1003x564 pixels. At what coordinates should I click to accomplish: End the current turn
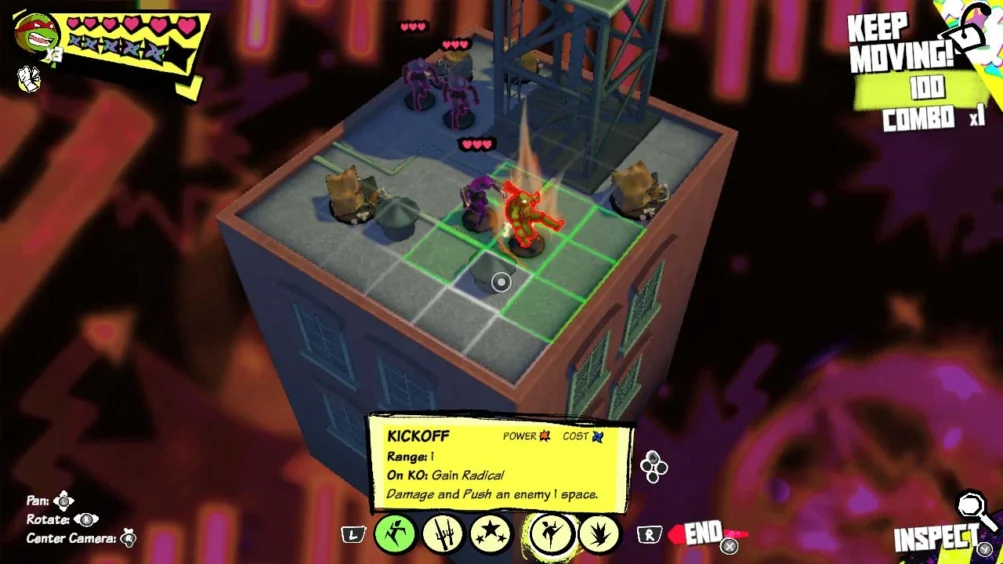(x=703, y=534)
